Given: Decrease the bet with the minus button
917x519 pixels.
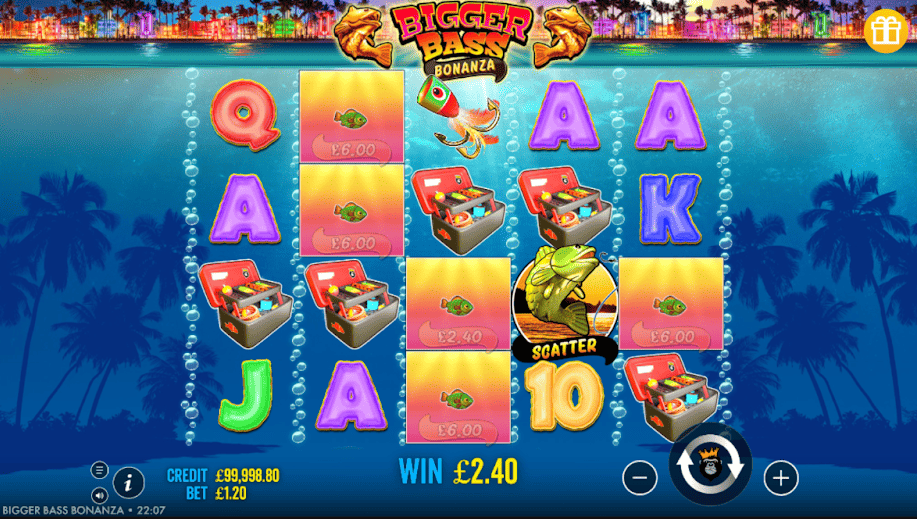Looking at the screenshot, I should point(640,478).
